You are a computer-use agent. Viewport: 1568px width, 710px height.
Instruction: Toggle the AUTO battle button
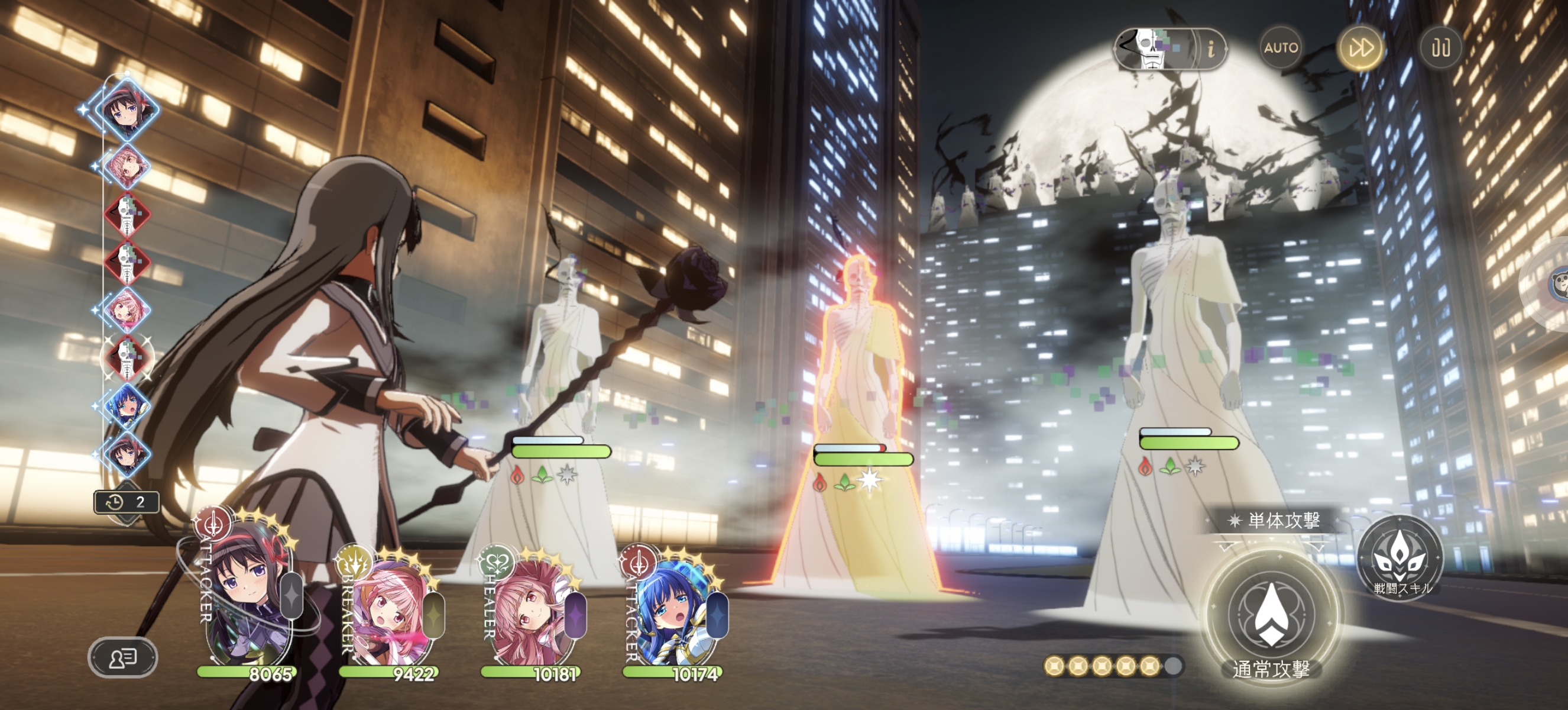[1281, 47]
